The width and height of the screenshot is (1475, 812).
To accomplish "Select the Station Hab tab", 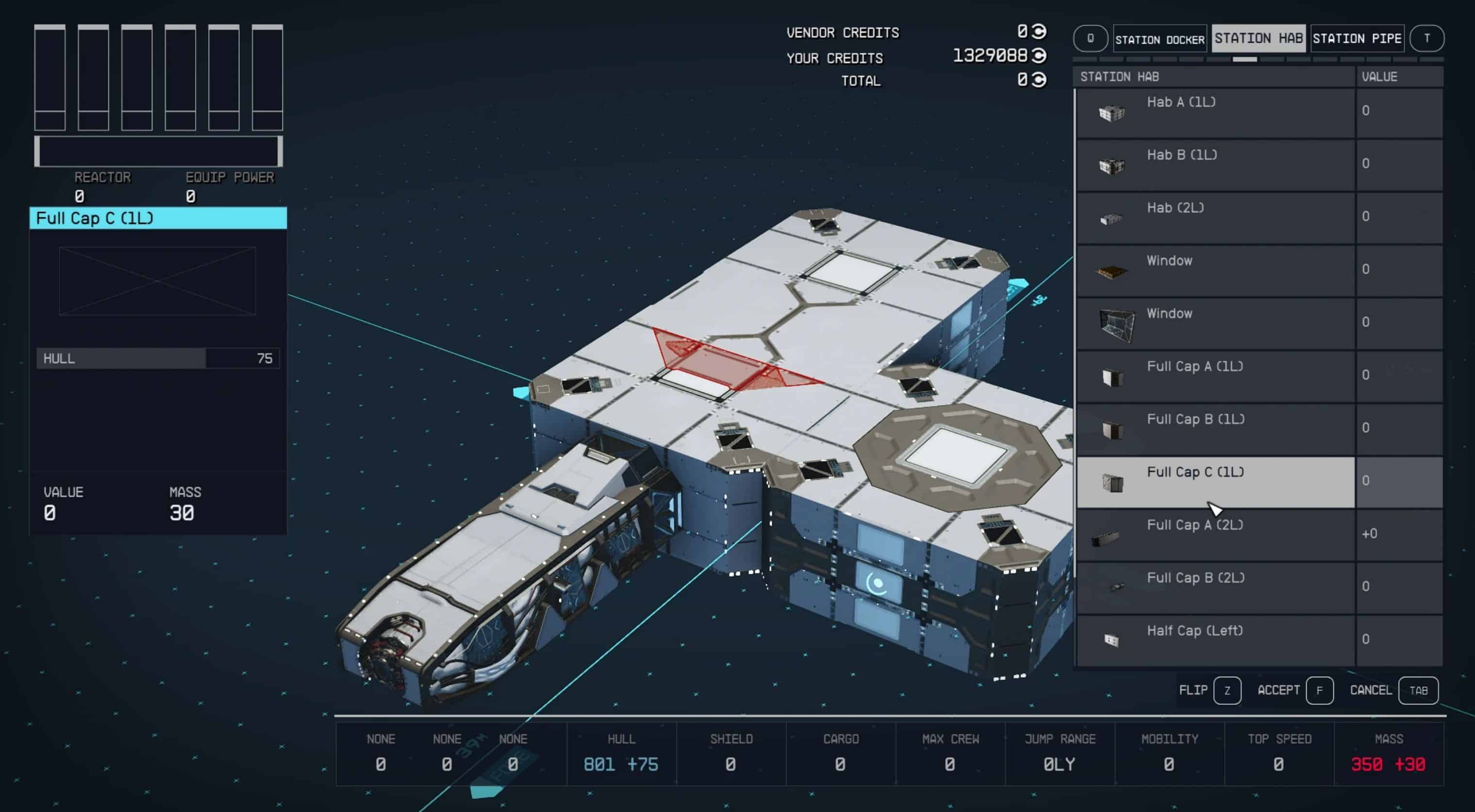I will [x=1258, y=38].
